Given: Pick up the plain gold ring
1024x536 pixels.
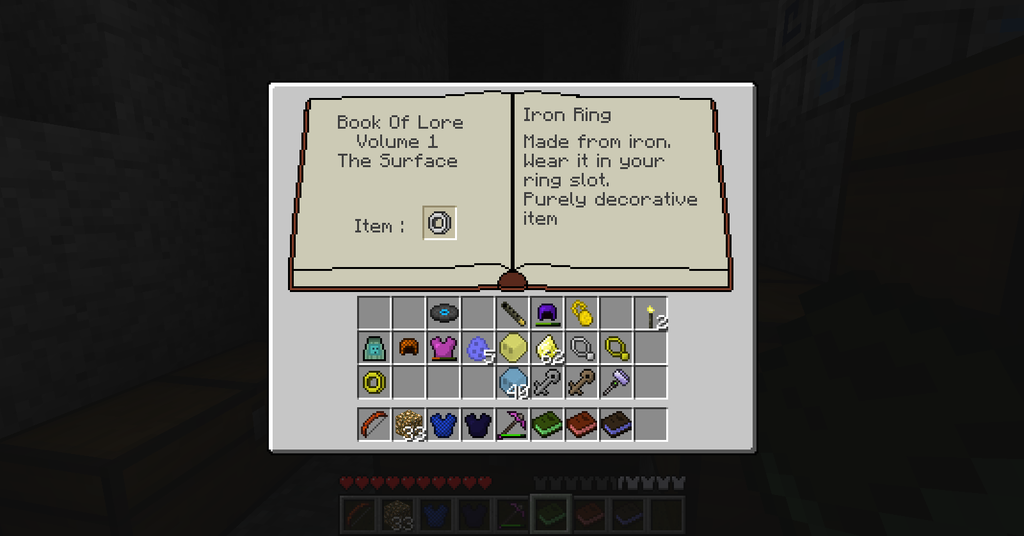Looking at the screenshot, I should tap(374, 382).
